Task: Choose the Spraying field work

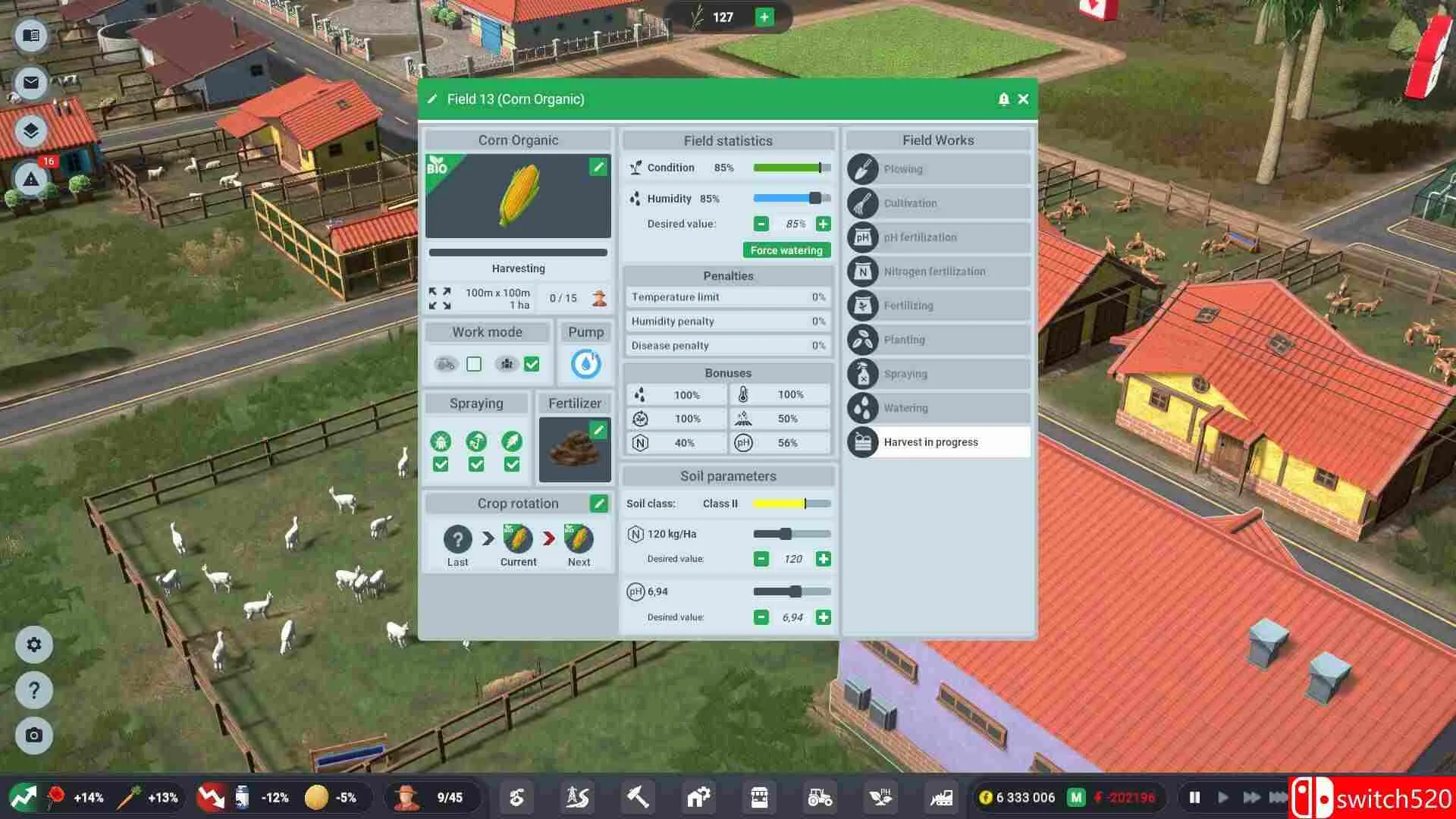Action: click(938, 373)
